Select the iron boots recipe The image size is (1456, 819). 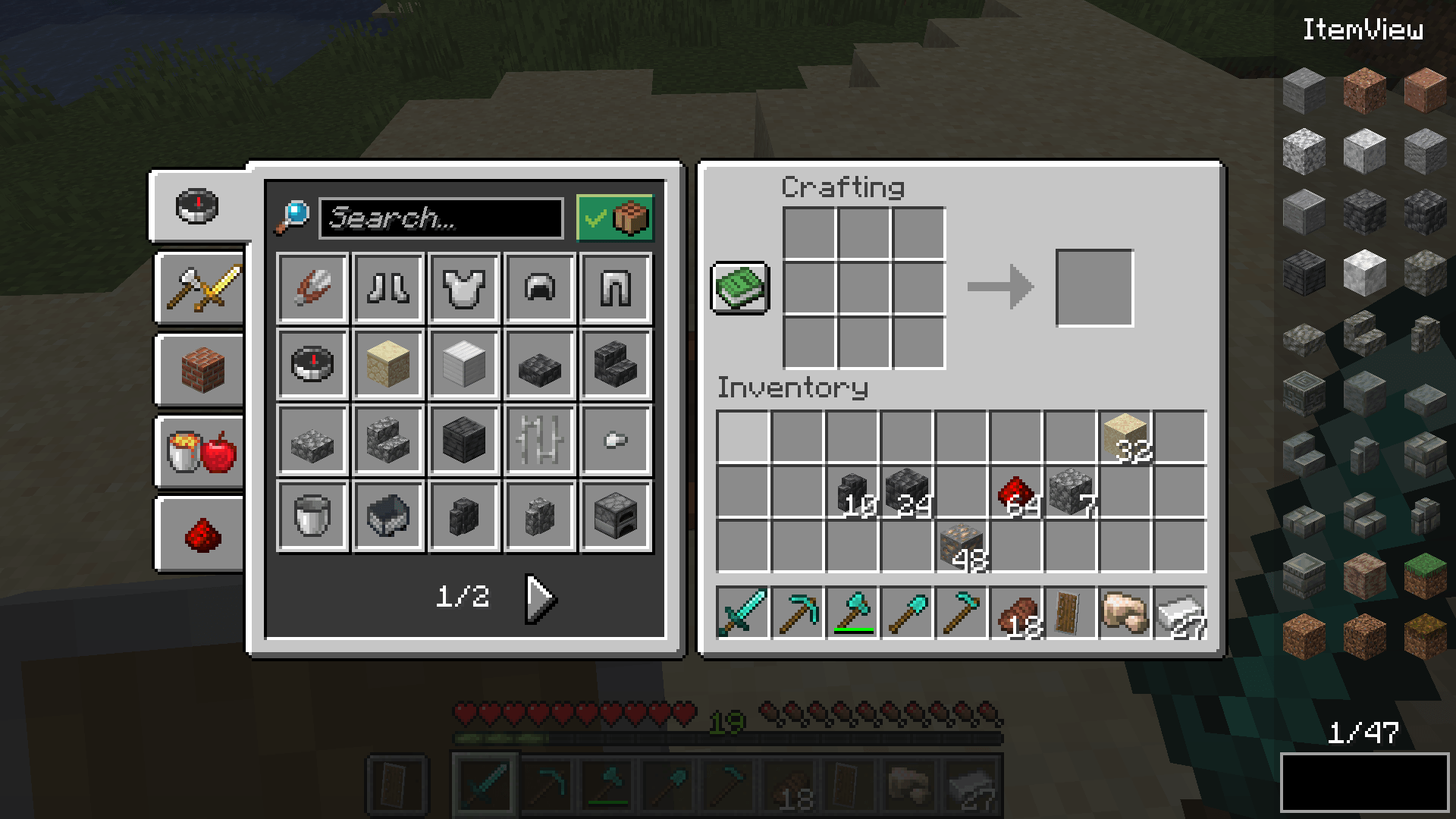(x=388, y=289)
